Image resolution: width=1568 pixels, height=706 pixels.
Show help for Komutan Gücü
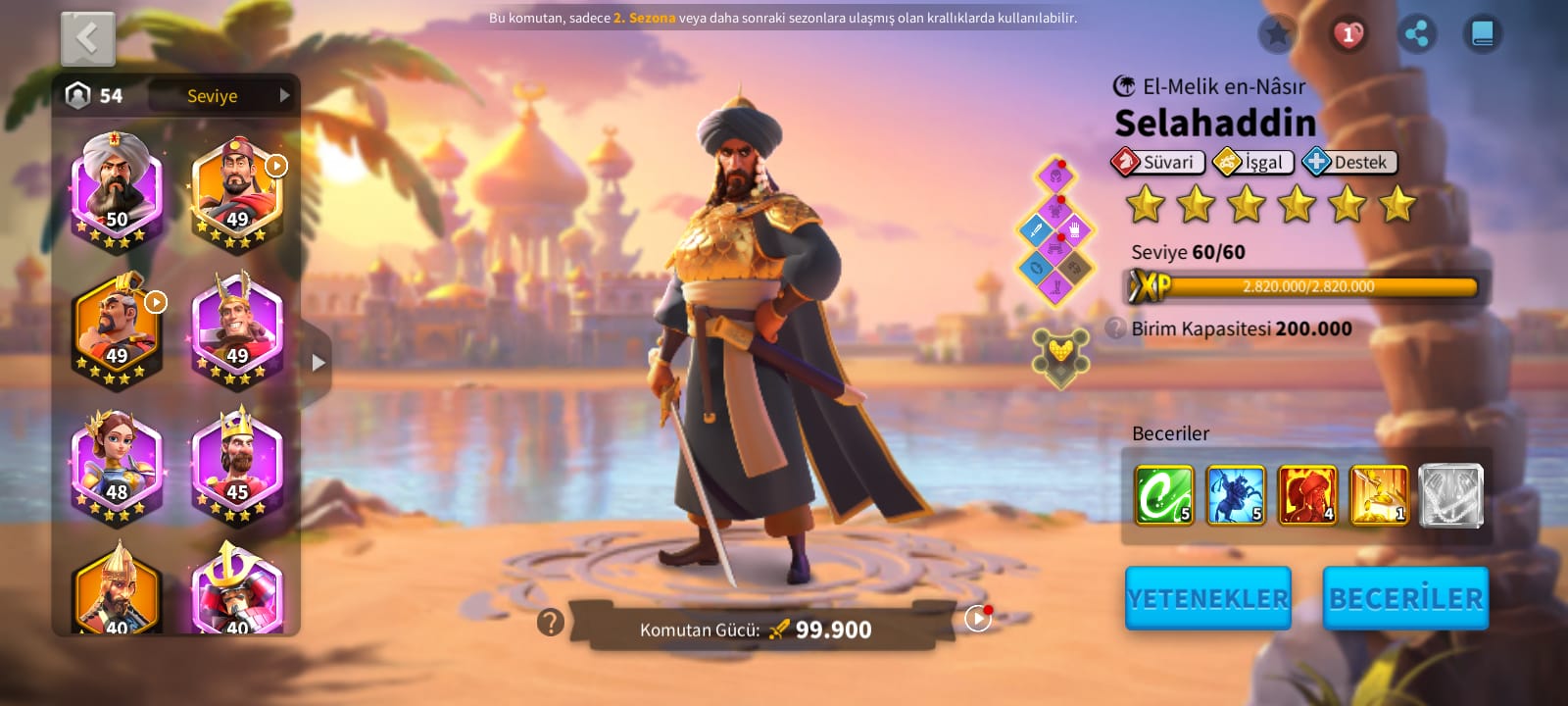click(x=551, y=622)
